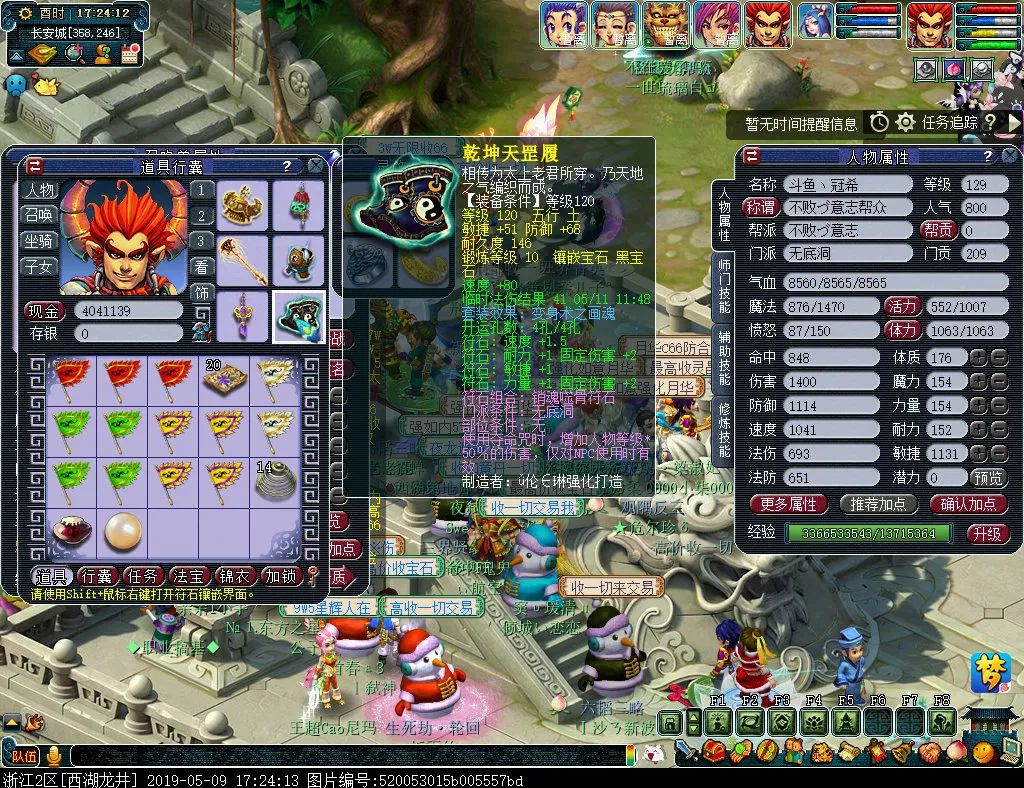Switch to the 行囊 bag tab
The height and width of the screenshot is (788, 1024).
97,575
